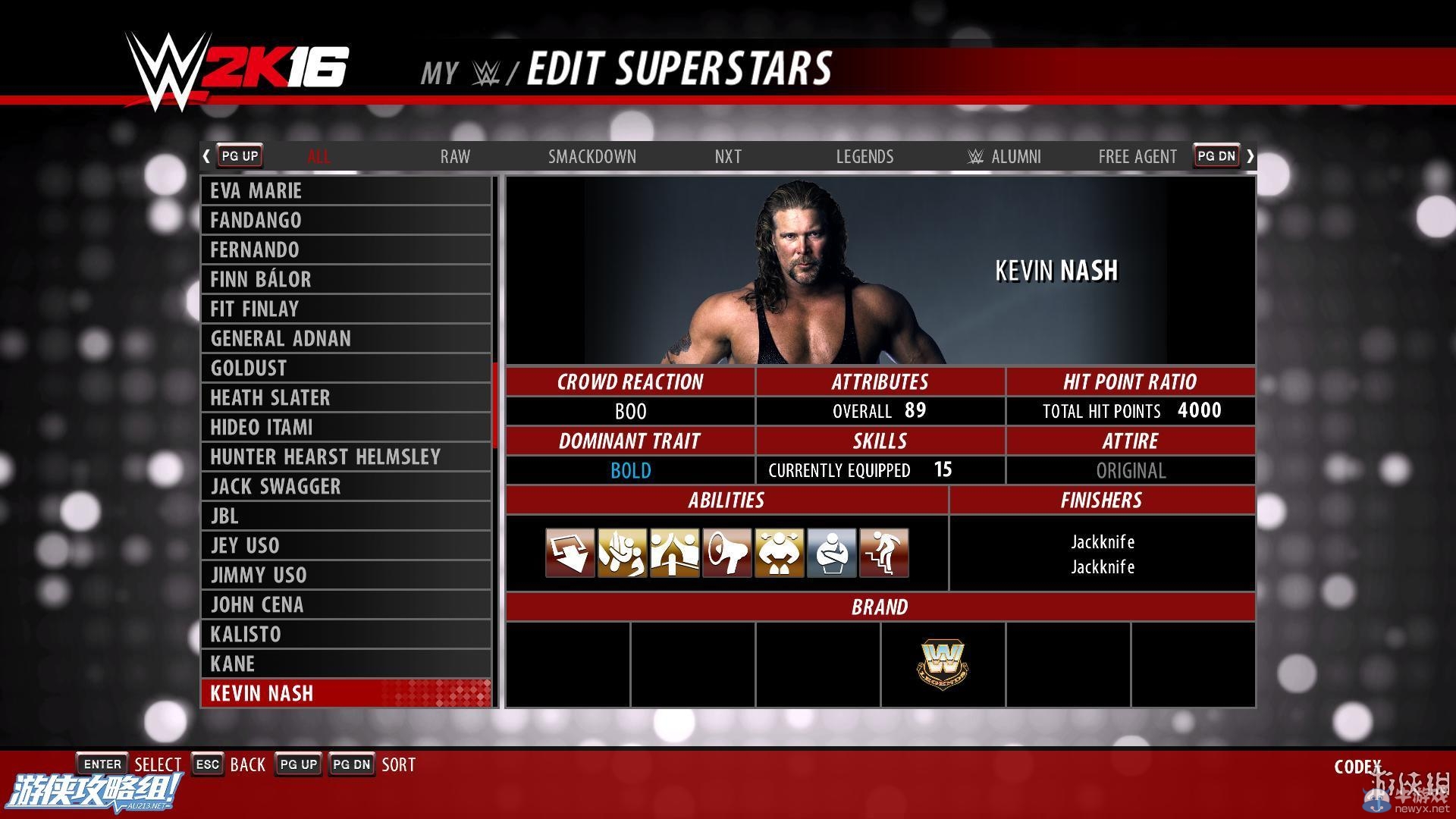The image size is (1456, 819).
Task: Switch to the SMACKDOWN roster tab
Action: pyautogui.click(x=592, y=156)
